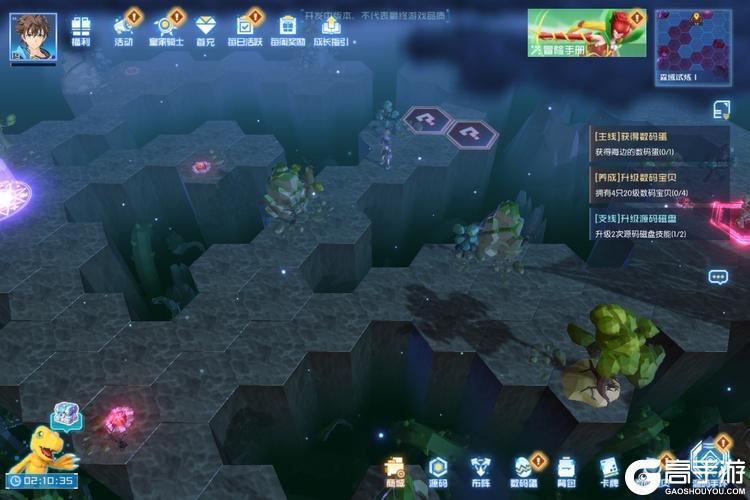Open the chat speech bubble button

pos(718,277)
